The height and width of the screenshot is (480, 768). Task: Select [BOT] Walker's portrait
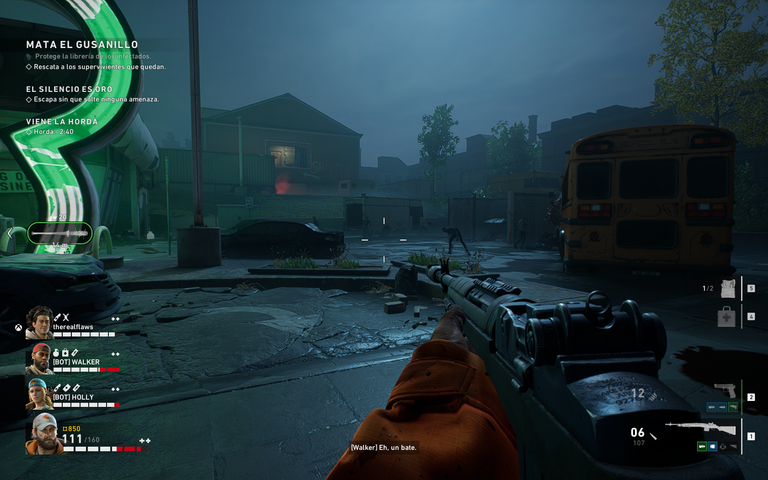(39, 358)
